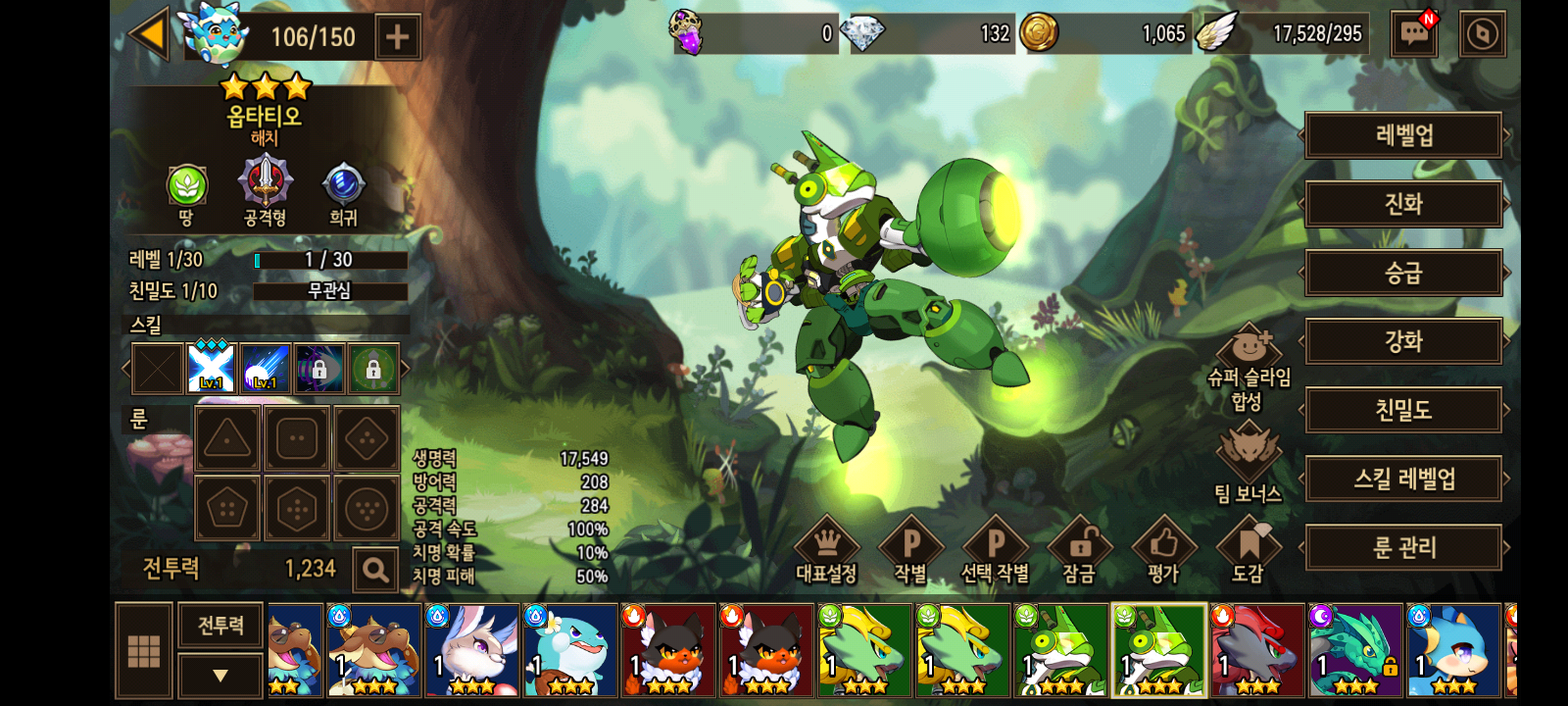Choose 스킬 레벨업 (Skill Level Up)
The width and height of the screenshot is (1568, 706).
(1403, 479)
